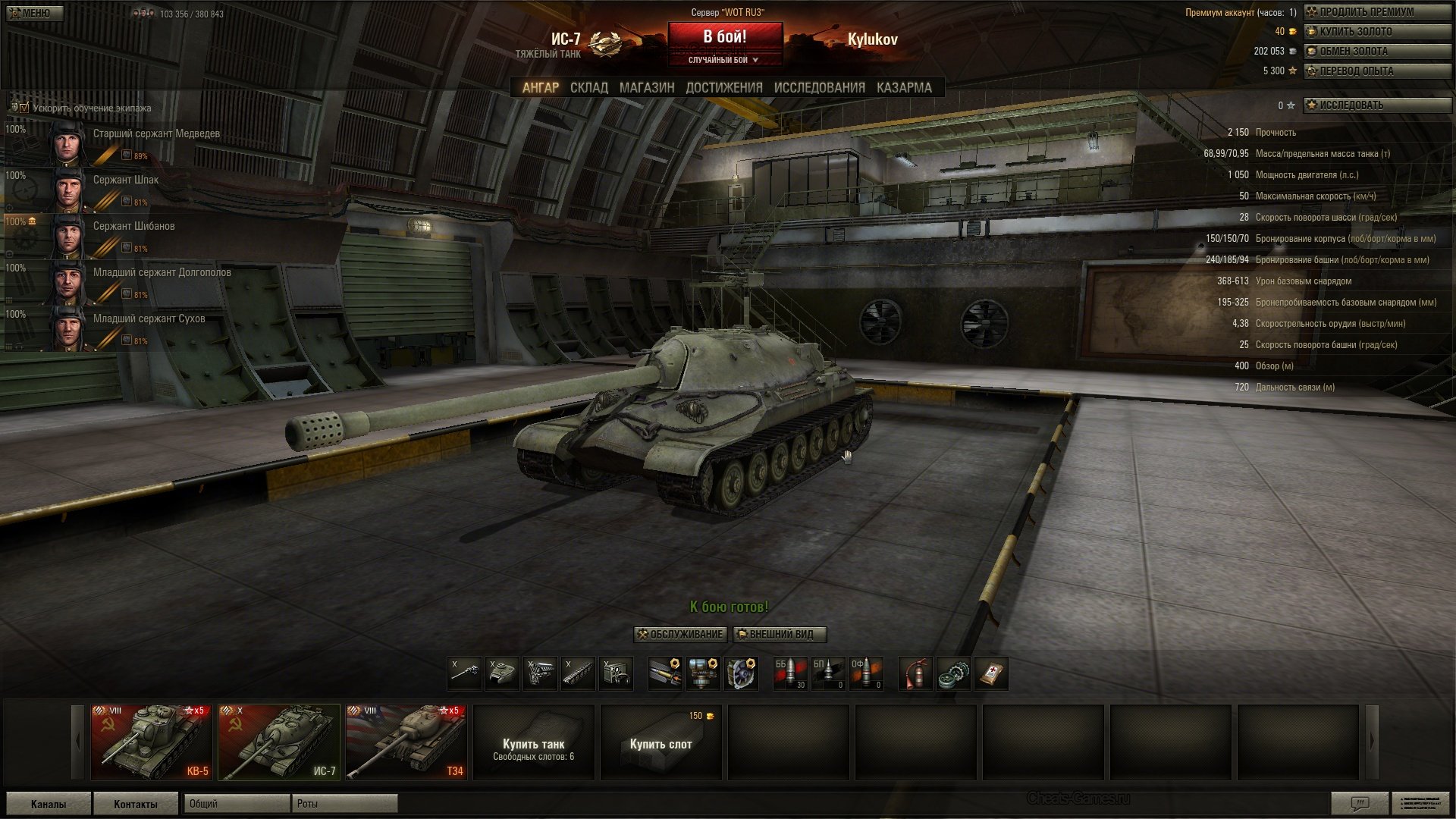Screen dimensions: 1456x819
Task: Open the Контакты panel
Action: point(136,804)
